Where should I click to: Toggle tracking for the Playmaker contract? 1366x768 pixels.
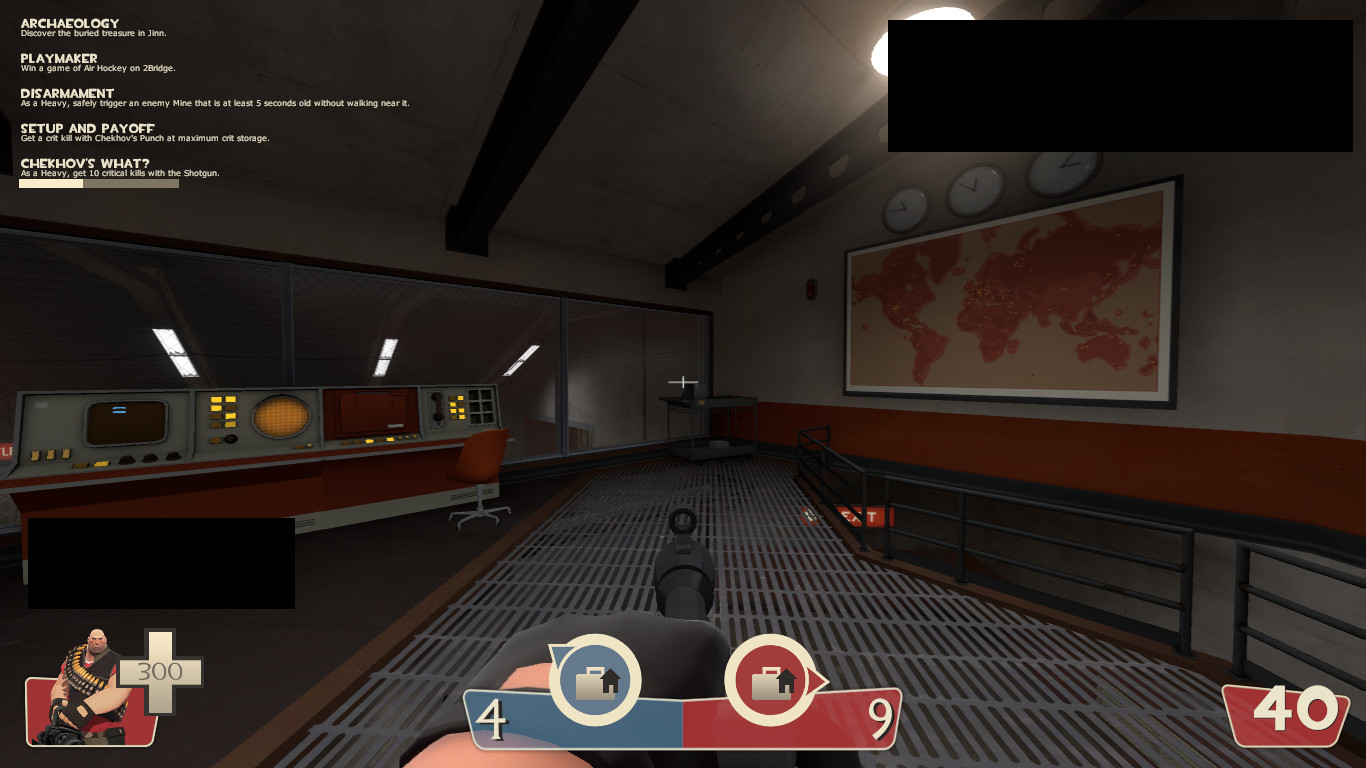click(x=58, y=60)
